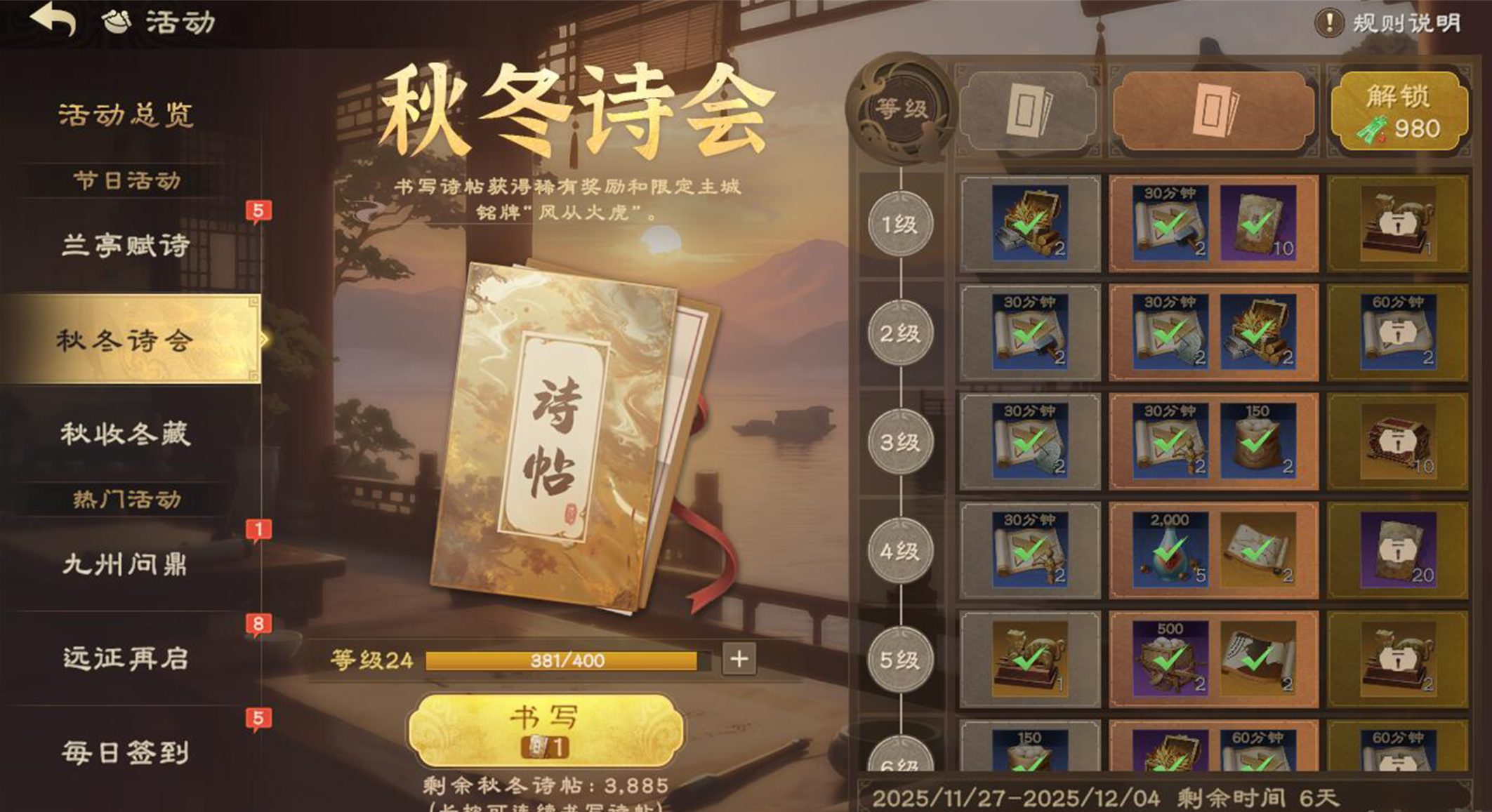Select the level 1 locked statue reward

tap(1397, 224)
